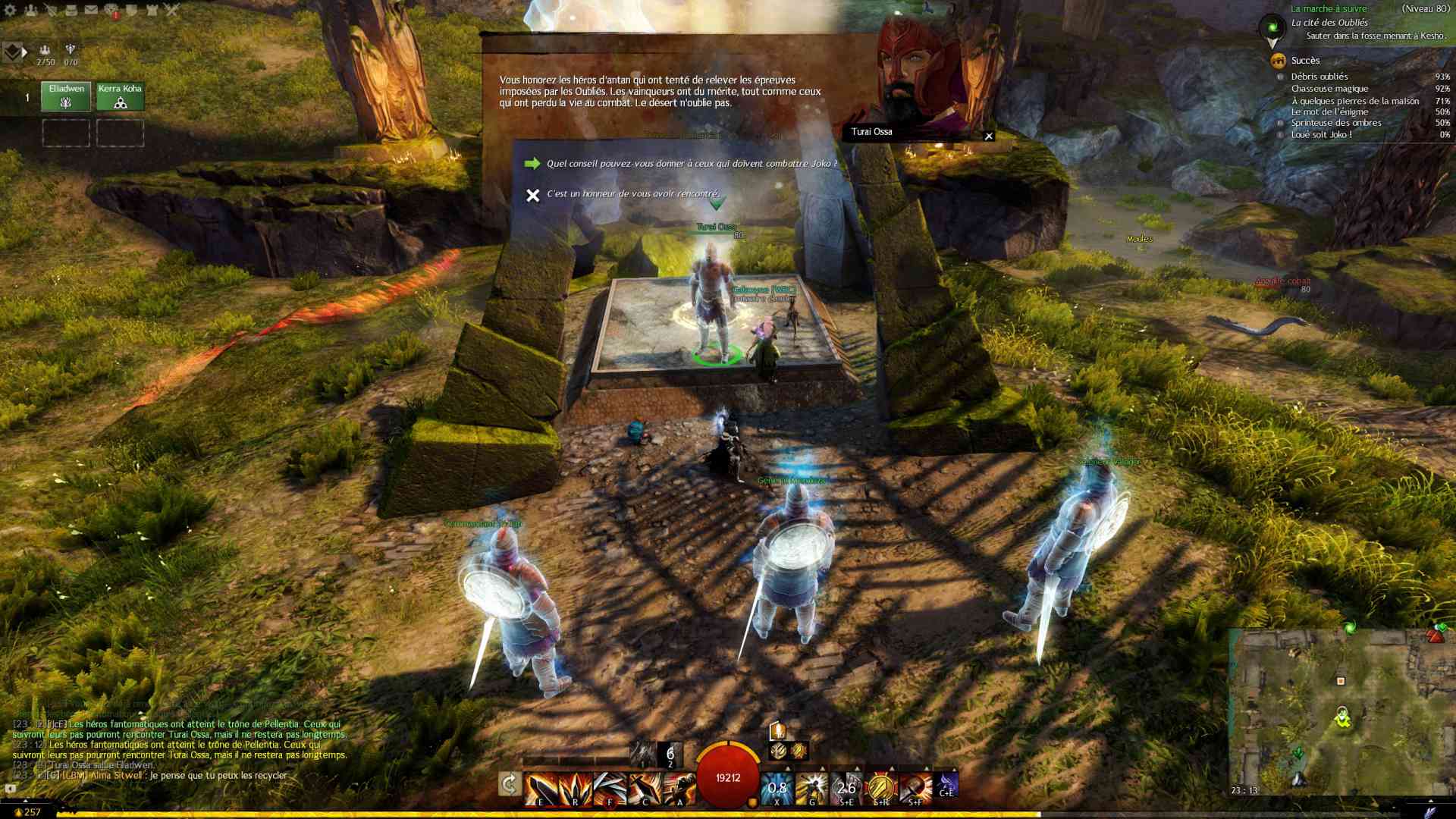Ask Turai Ossa for advice about fighting Joko
This screenshot has height=819, width=1456.
pyautogui.click(x=691, y=164)
